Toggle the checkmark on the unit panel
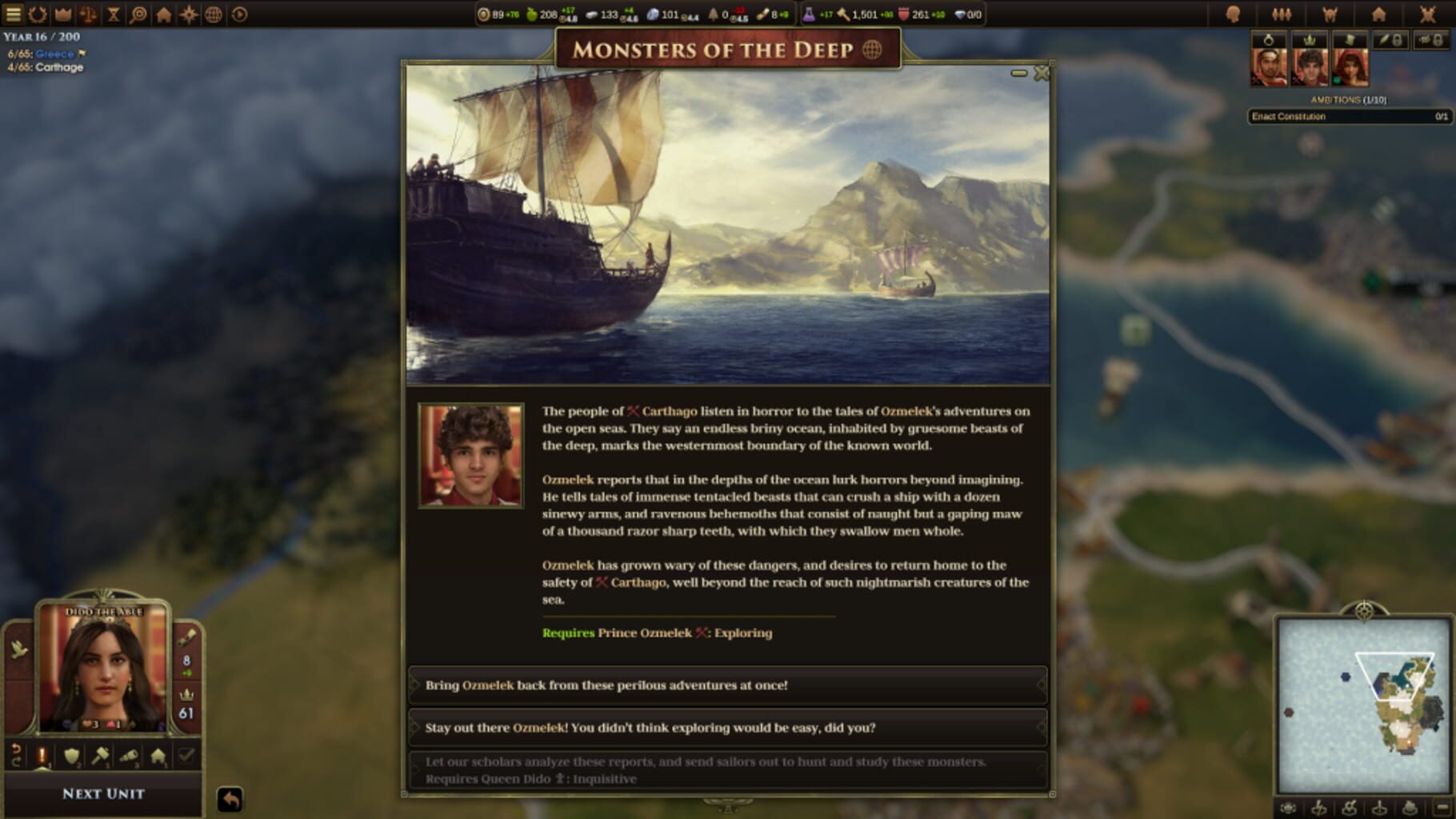Screen dimensions: 1456x819 (x=184, y=756)
